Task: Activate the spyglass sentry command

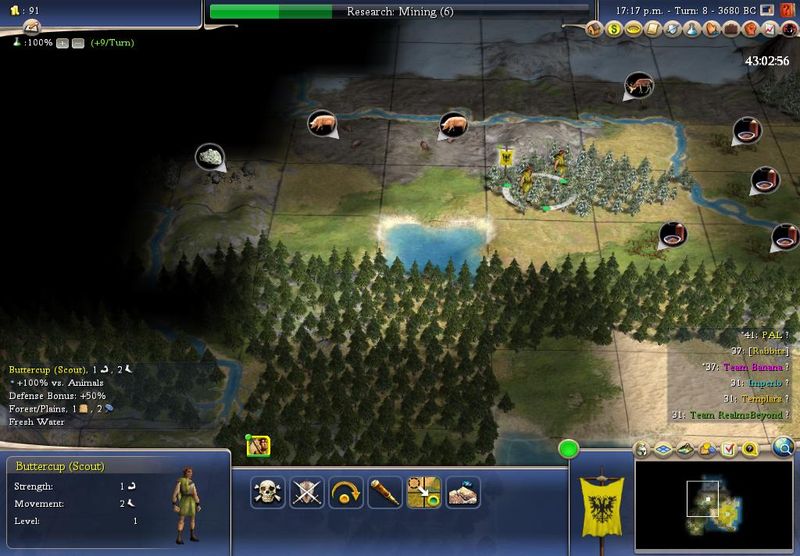Action: click(x=385, y=491)
